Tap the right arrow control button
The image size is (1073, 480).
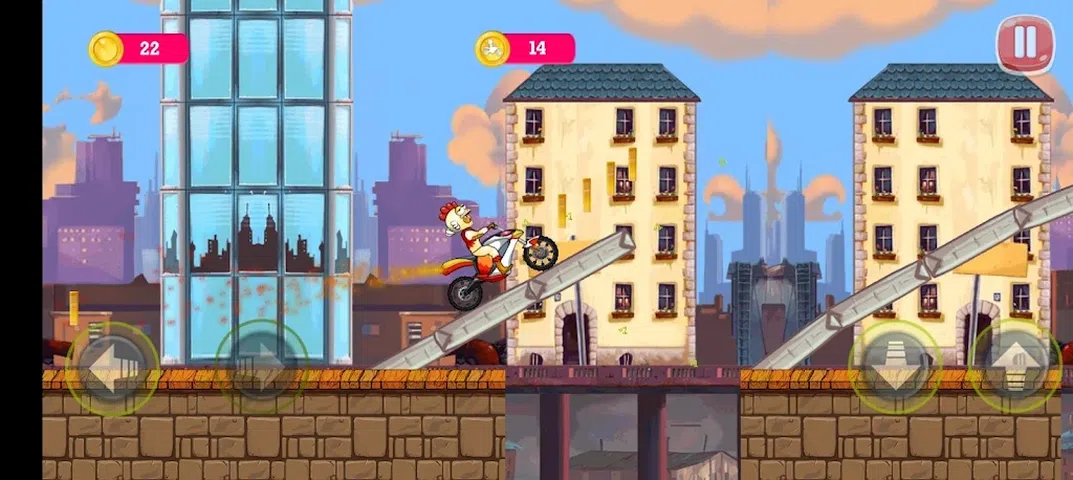tap(262, 366)
